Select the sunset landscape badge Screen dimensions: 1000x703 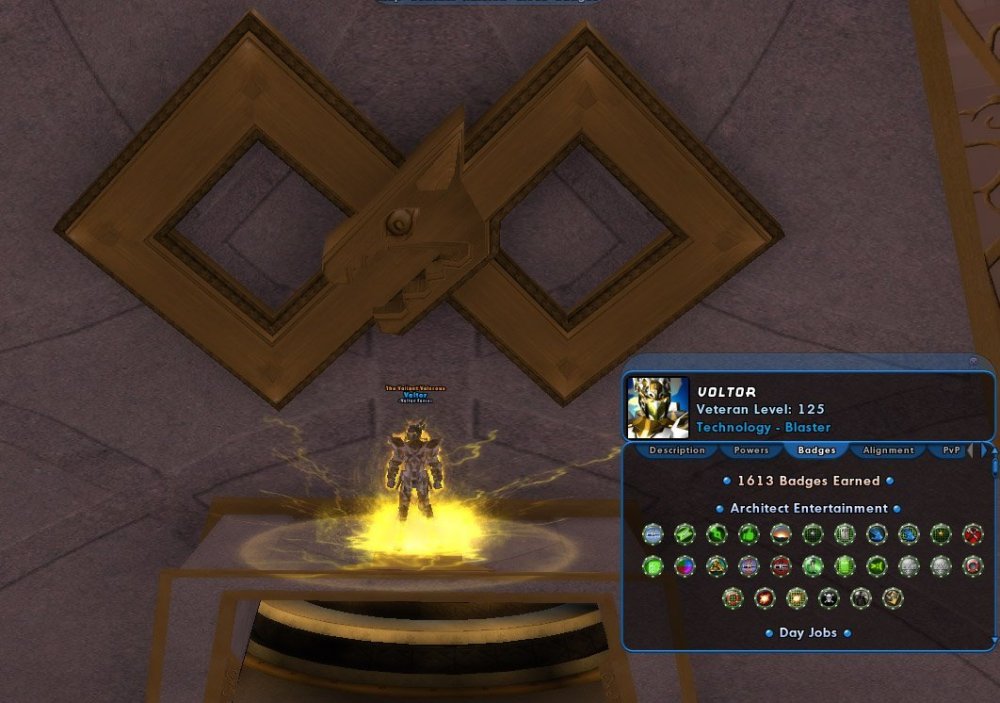[780, 534]
